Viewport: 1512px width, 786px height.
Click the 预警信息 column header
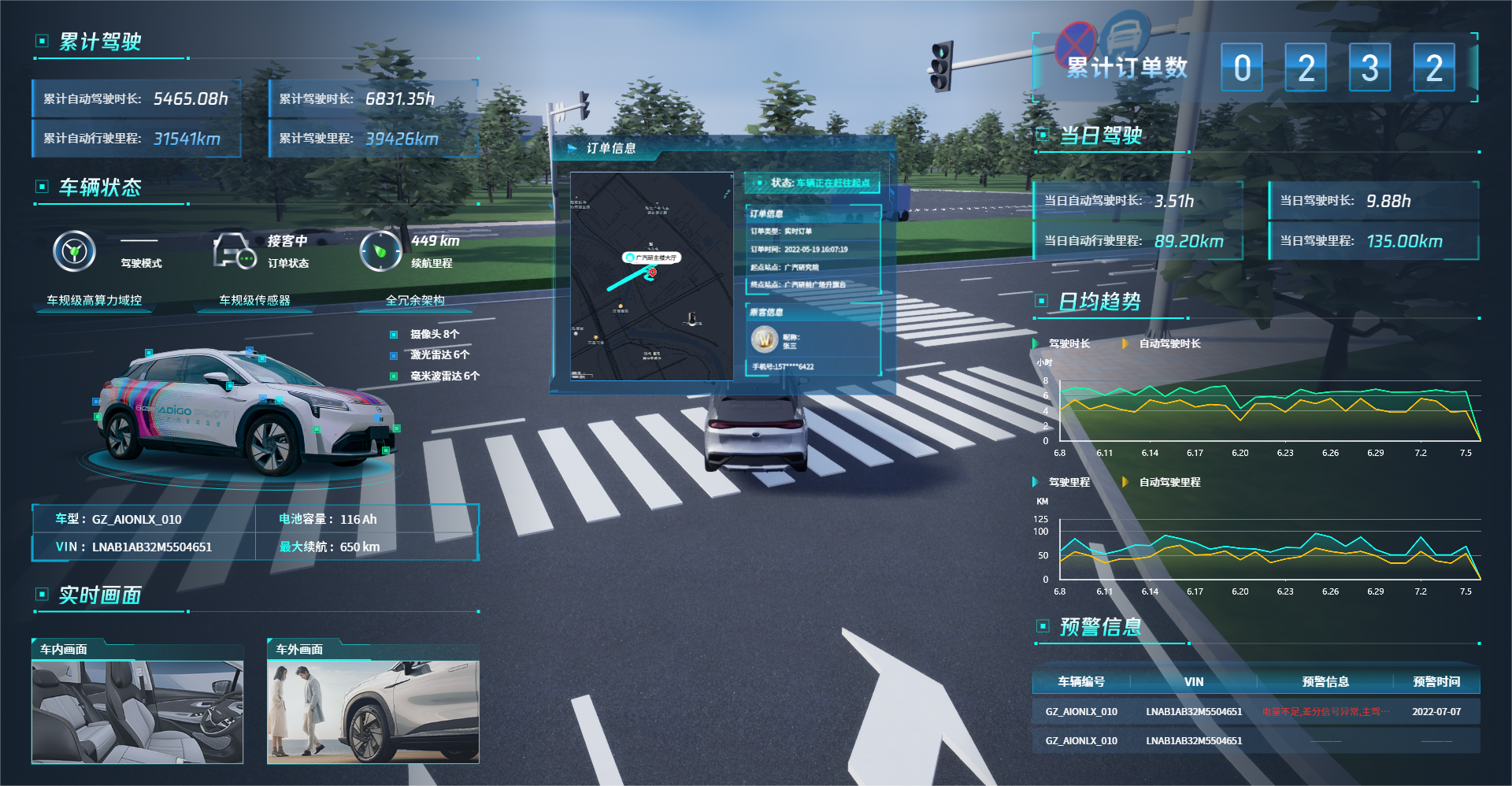pos(1325,682)
